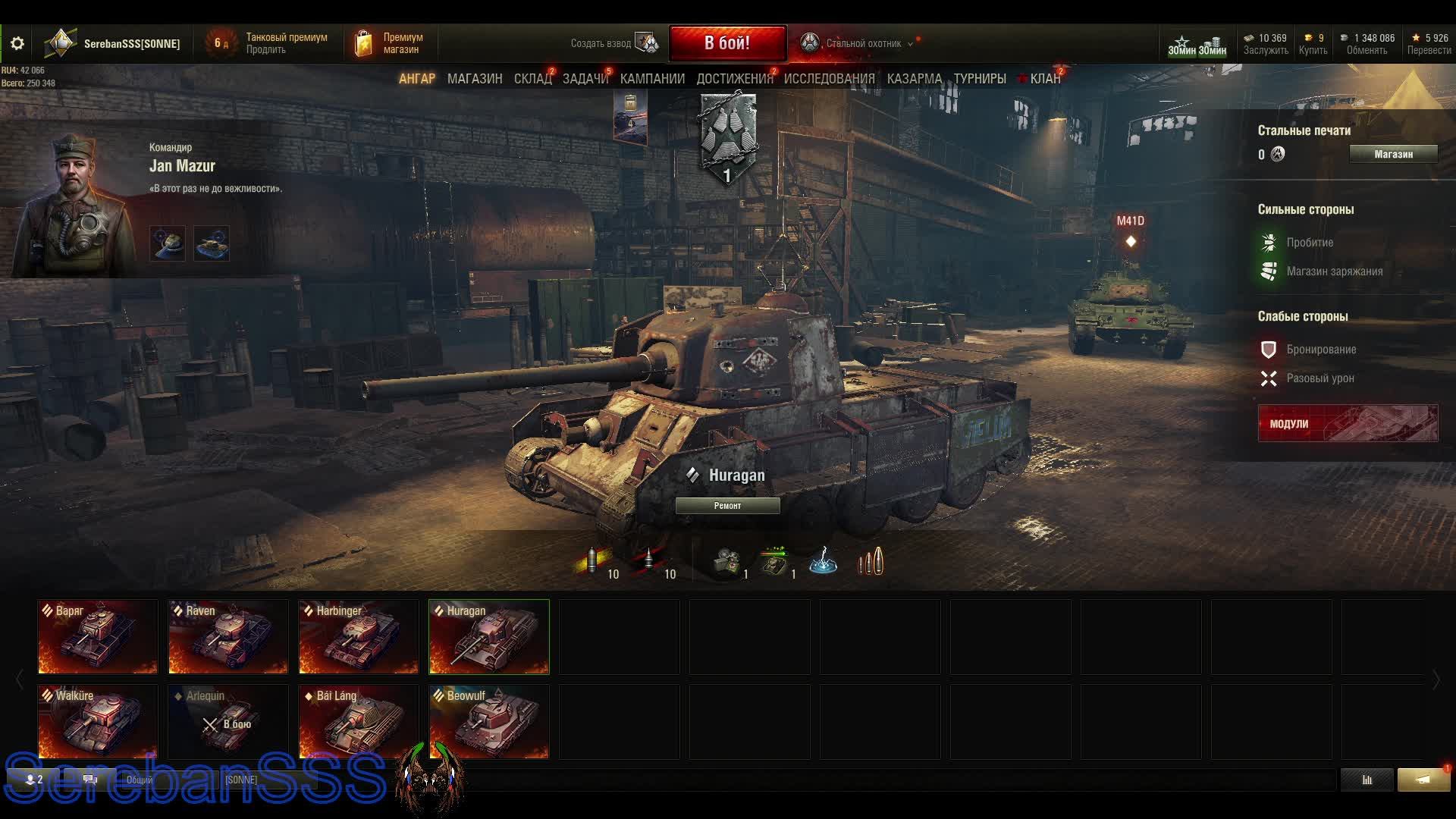
Task: Open the ИССЛЕДОВАНИЯ tab
Action: click(x=829, y=79)
